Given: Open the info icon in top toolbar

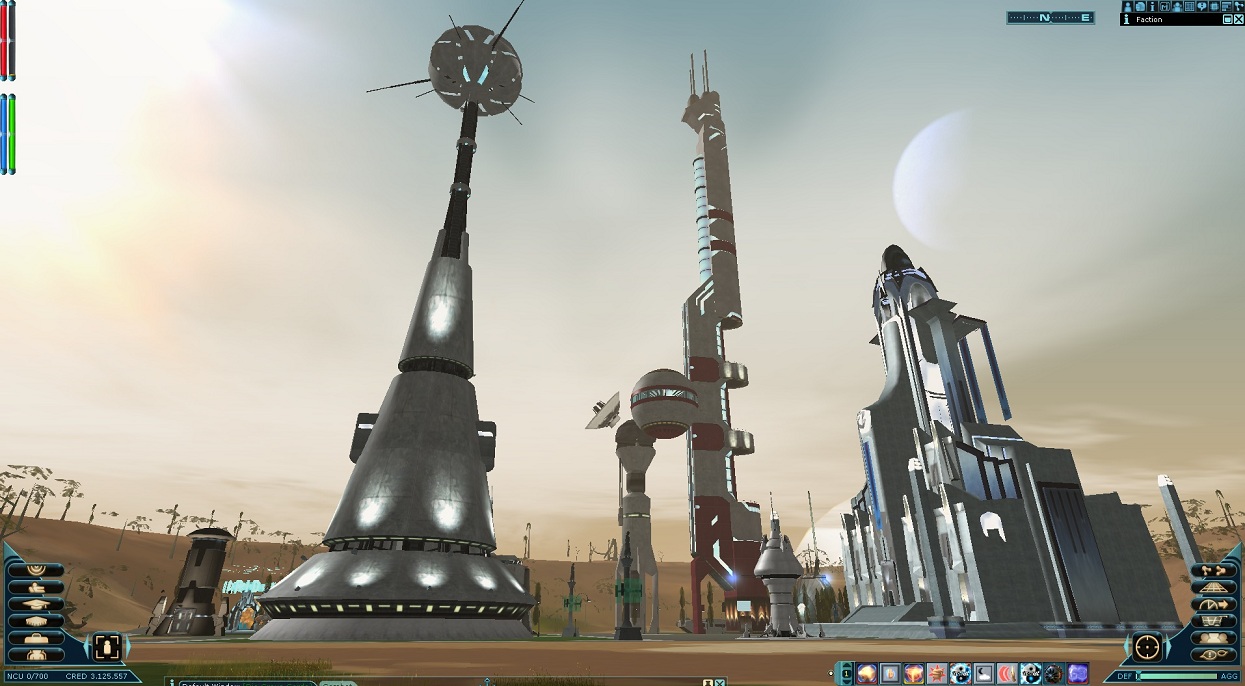Looking at the screenshot, I should pyautogui.click(x=1152, y=6).
